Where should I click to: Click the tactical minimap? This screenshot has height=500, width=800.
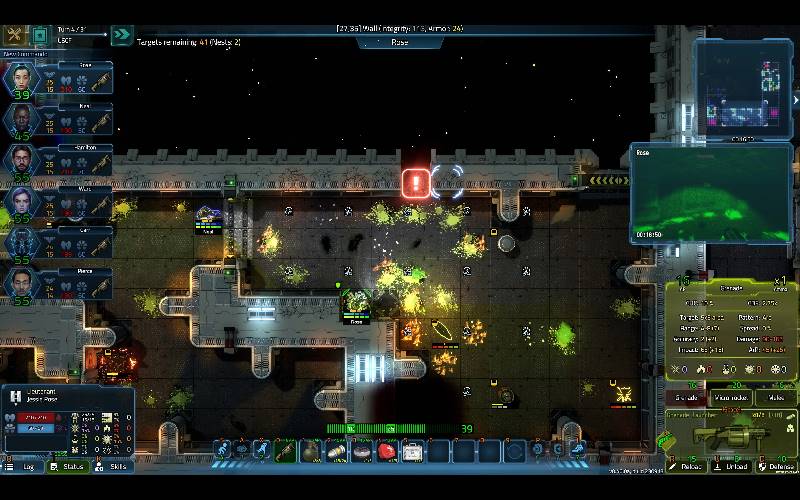coord(743,88)
